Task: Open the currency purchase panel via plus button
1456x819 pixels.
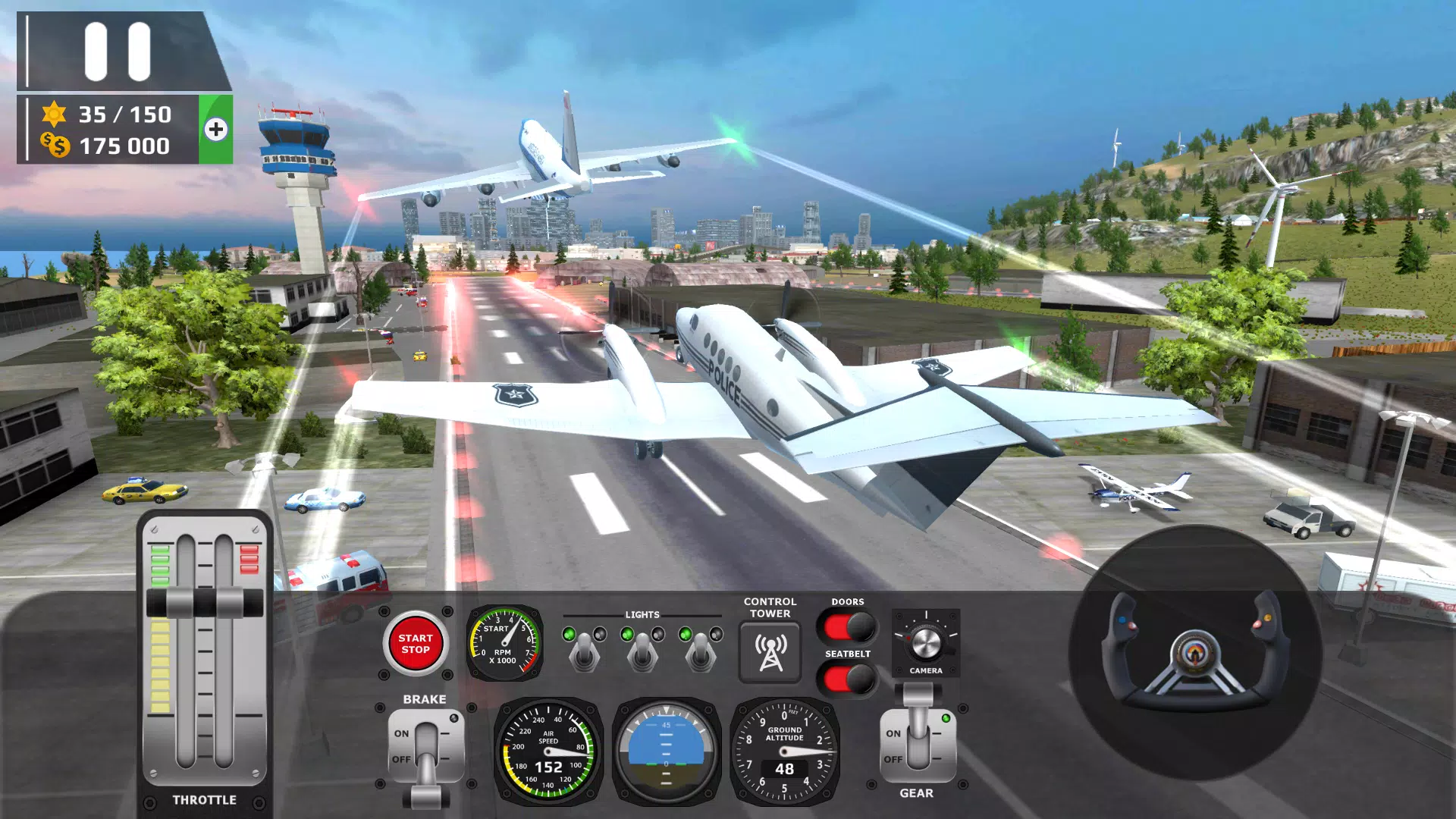Action: [218, 130]
